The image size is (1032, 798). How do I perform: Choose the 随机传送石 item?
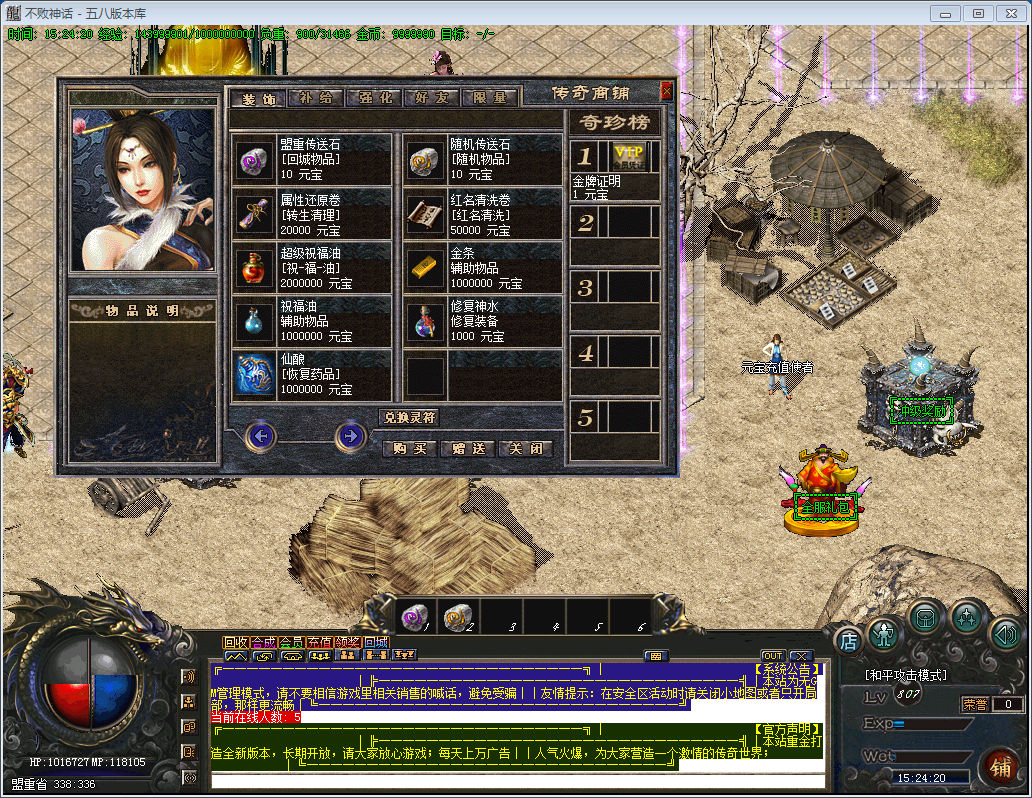pyautogui.click(x=425, y=159)
